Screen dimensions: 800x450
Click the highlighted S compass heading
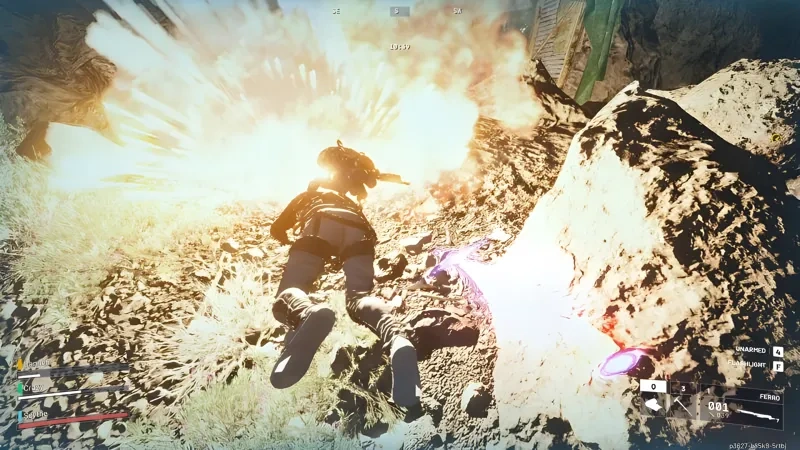coord(400,11)
